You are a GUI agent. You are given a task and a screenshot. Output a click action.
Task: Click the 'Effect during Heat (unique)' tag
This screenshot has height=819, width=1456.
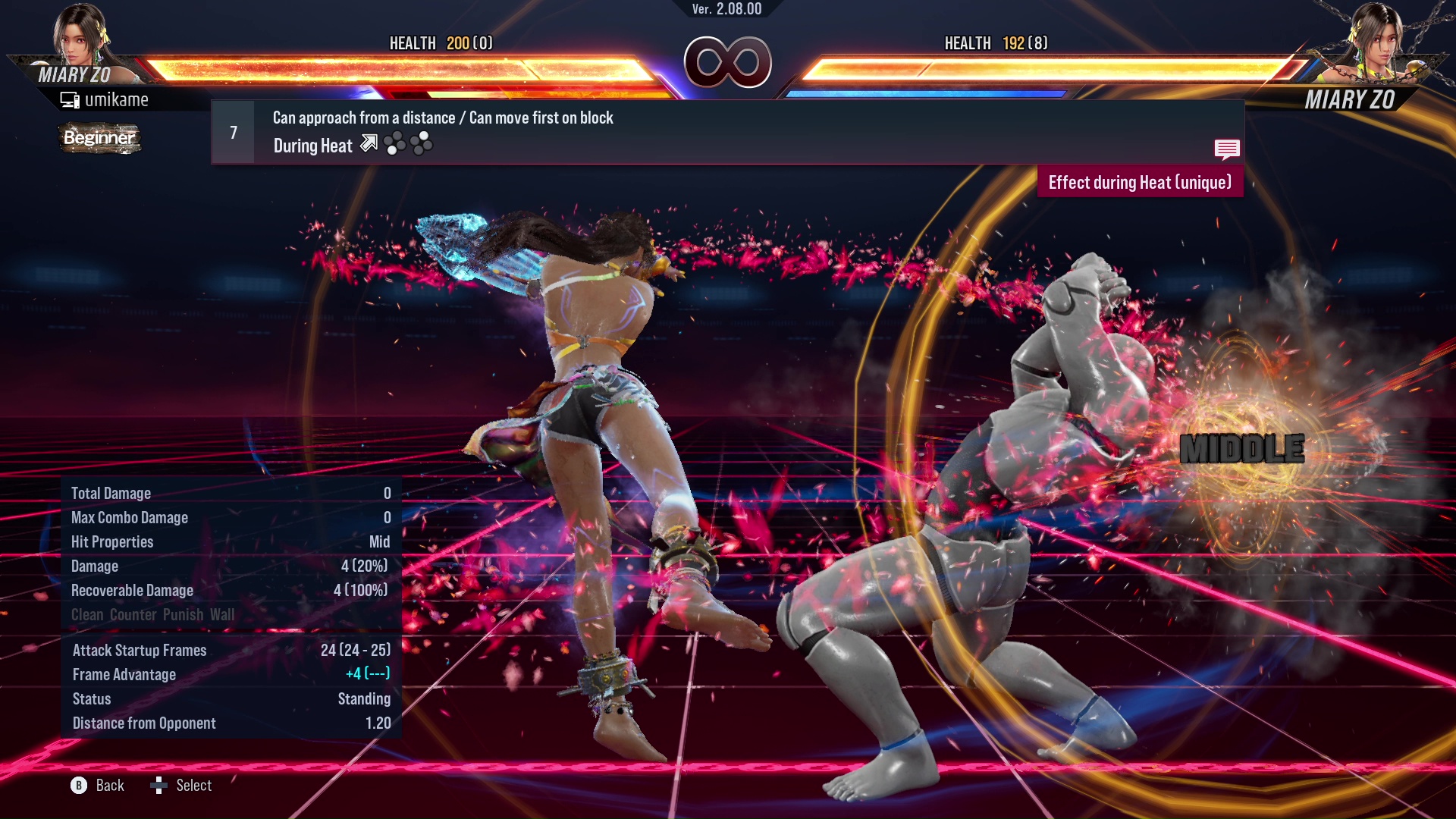(1140, 182)
